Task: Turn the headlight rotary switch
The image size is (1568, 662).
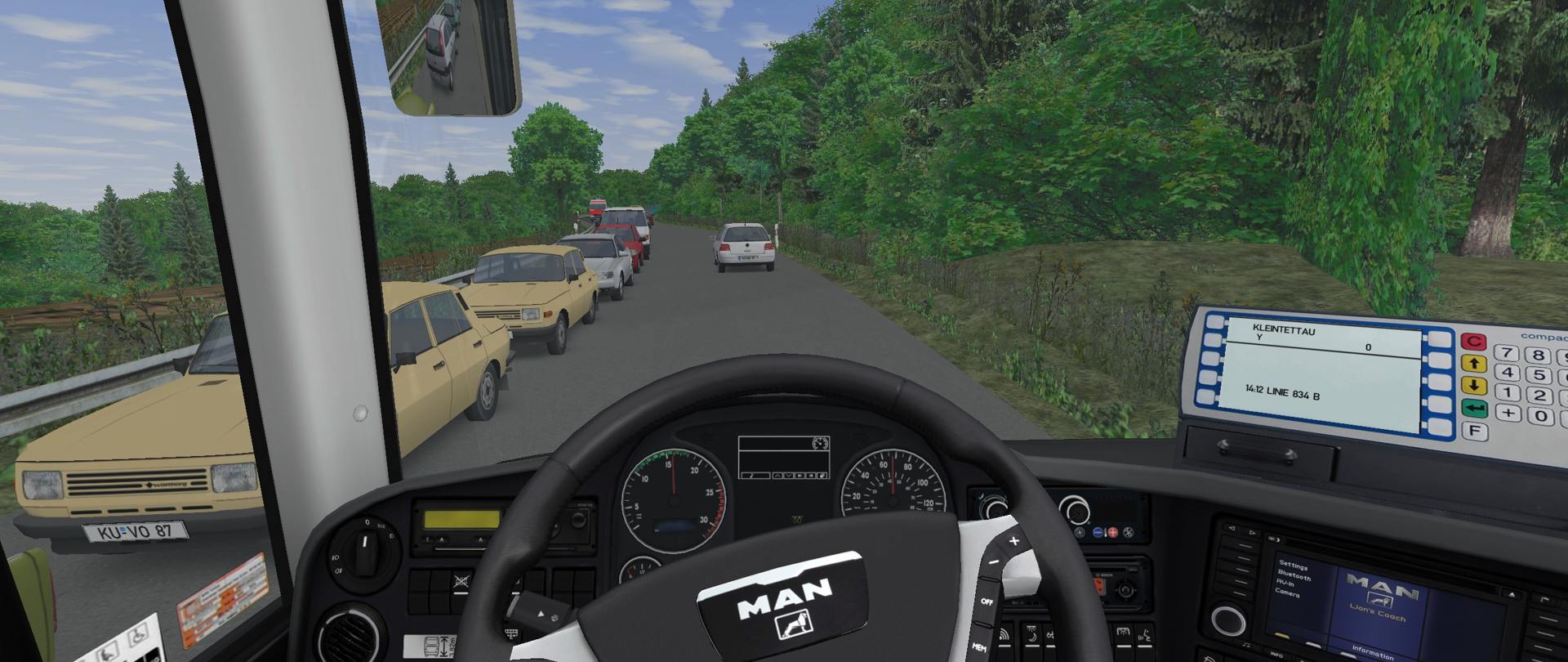Action: 365,542
